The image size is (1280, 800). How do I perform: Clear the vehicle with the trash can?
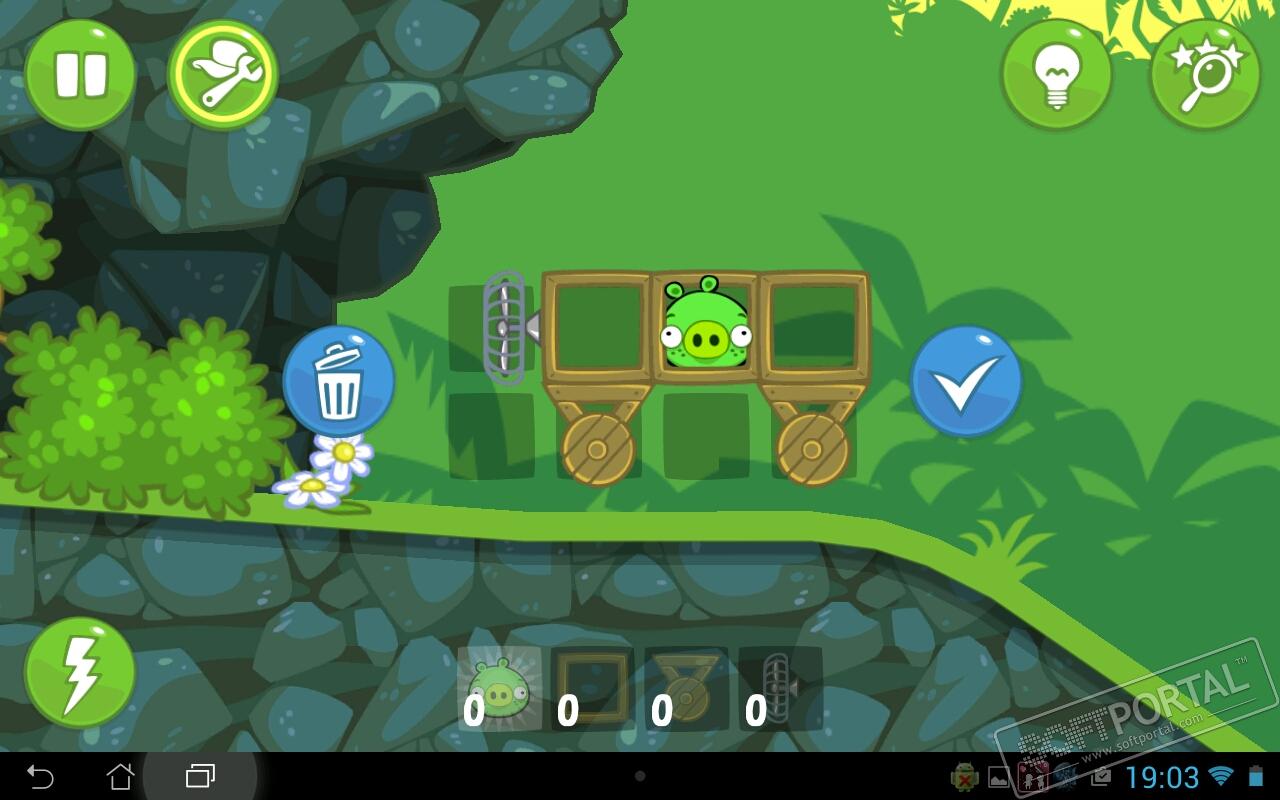(339, 381)
